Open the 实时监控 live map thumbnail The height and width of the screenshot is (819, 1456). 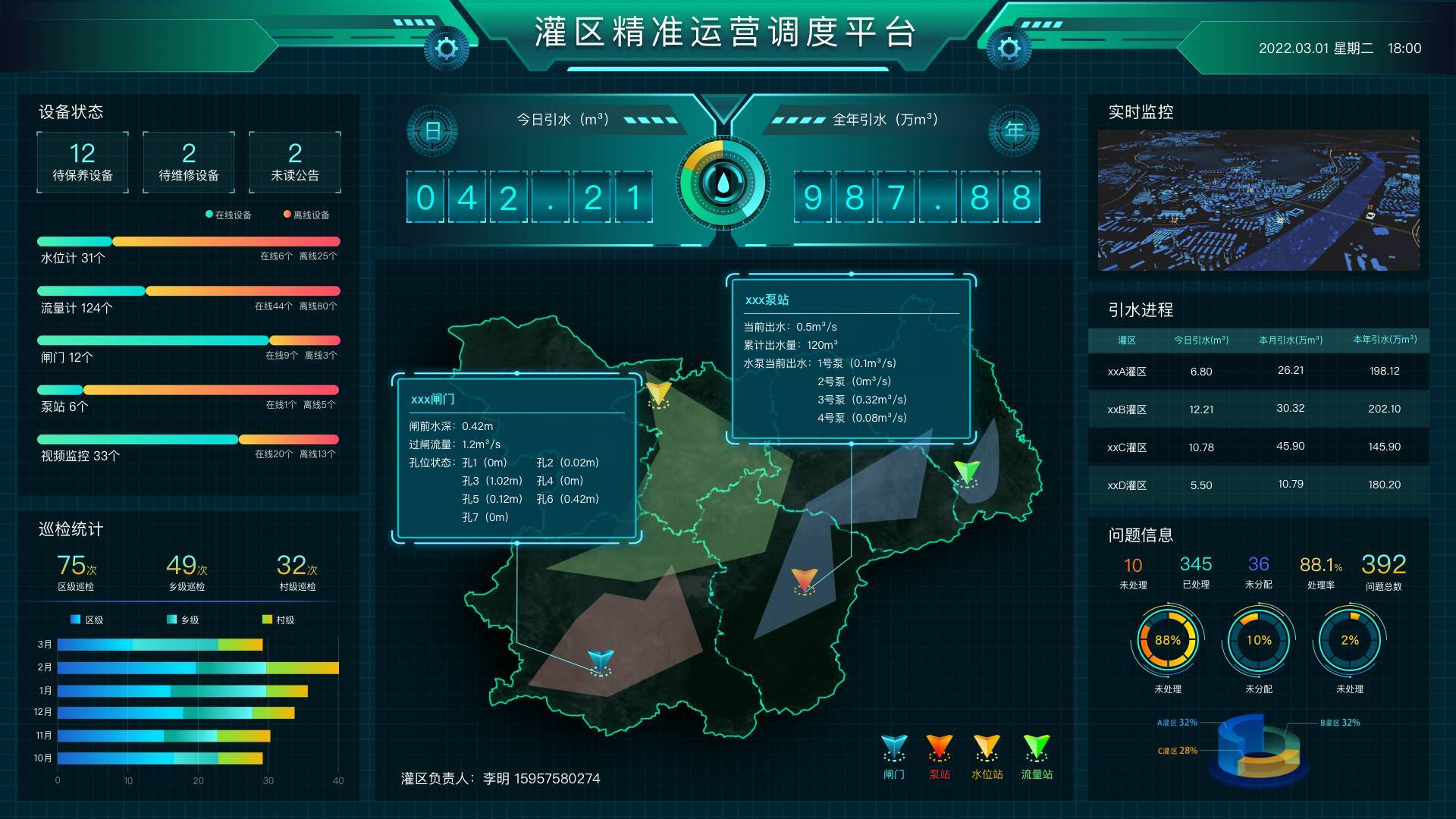click(x=1258, y=200)
